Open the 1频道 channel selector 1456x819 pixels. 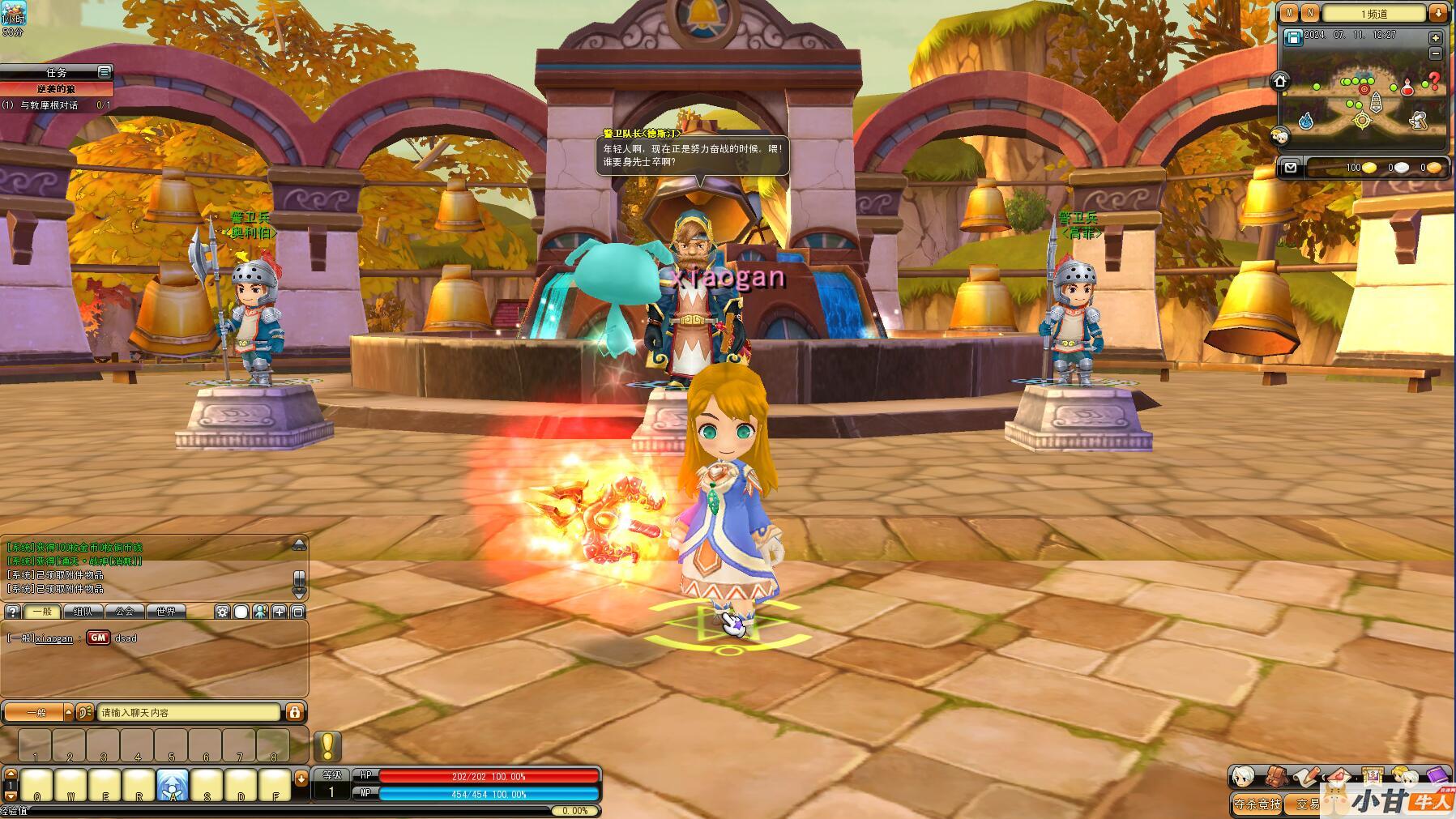point(1373,13)
